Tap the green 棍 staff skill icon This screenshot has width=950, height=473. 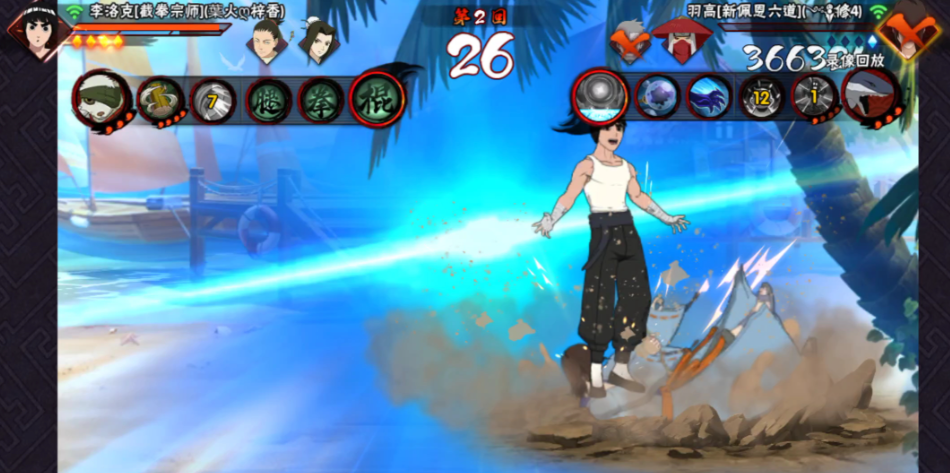coord(377,100)
